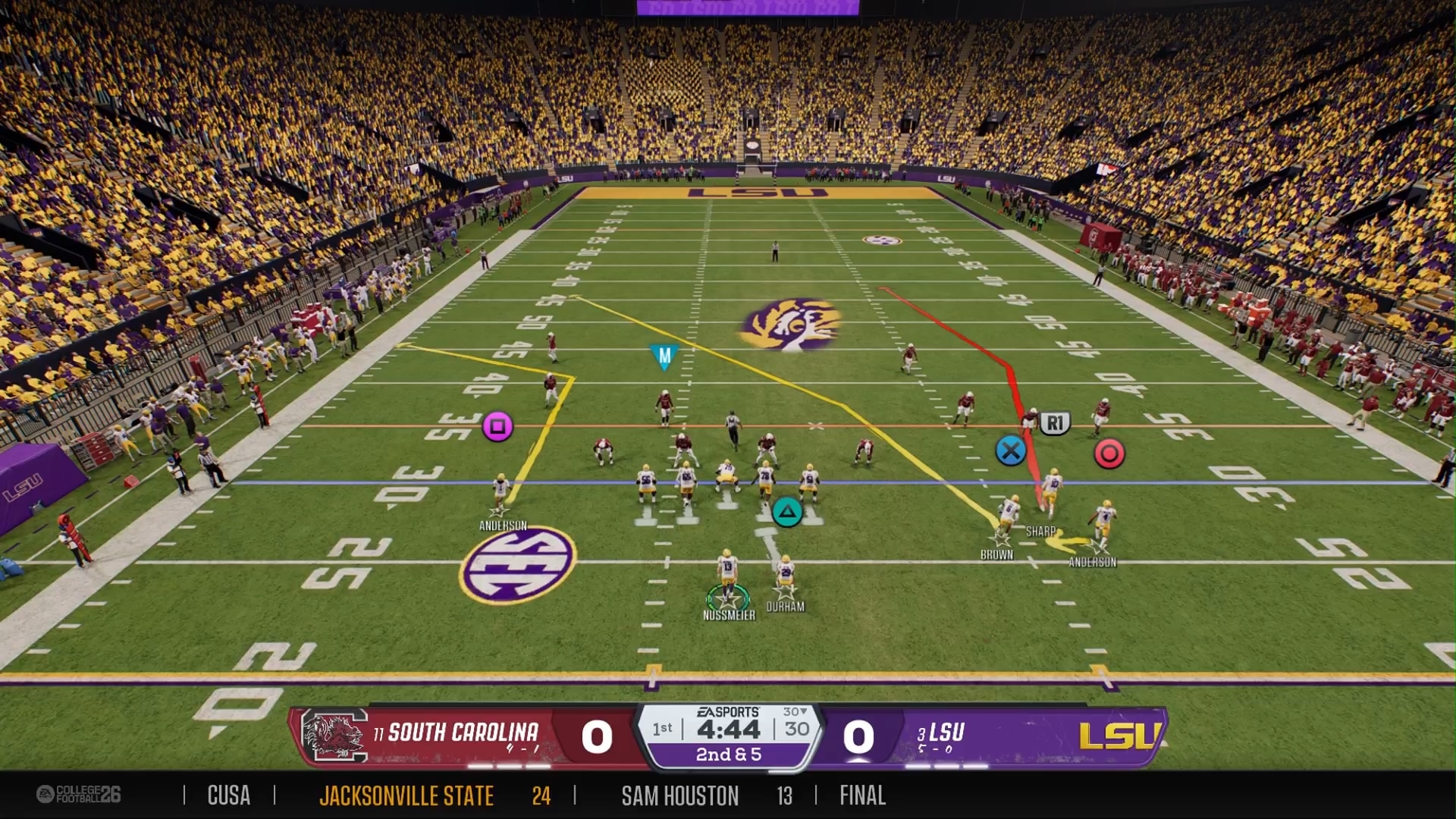The image size is (1456, 819).
Task: Pick receiver Sharp's name label
Action: point(1040,532)
